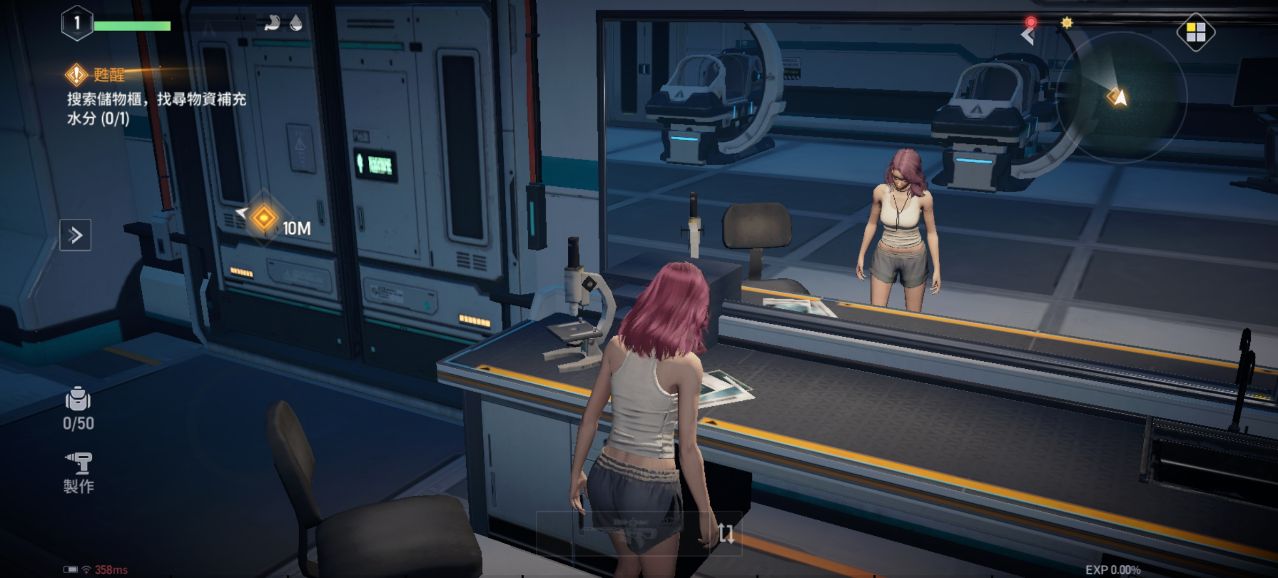Tap the swap weapon arrows icon
The width and height of the screenshot is (1278, 578).
pyautogui.click(x=727, y=534)
